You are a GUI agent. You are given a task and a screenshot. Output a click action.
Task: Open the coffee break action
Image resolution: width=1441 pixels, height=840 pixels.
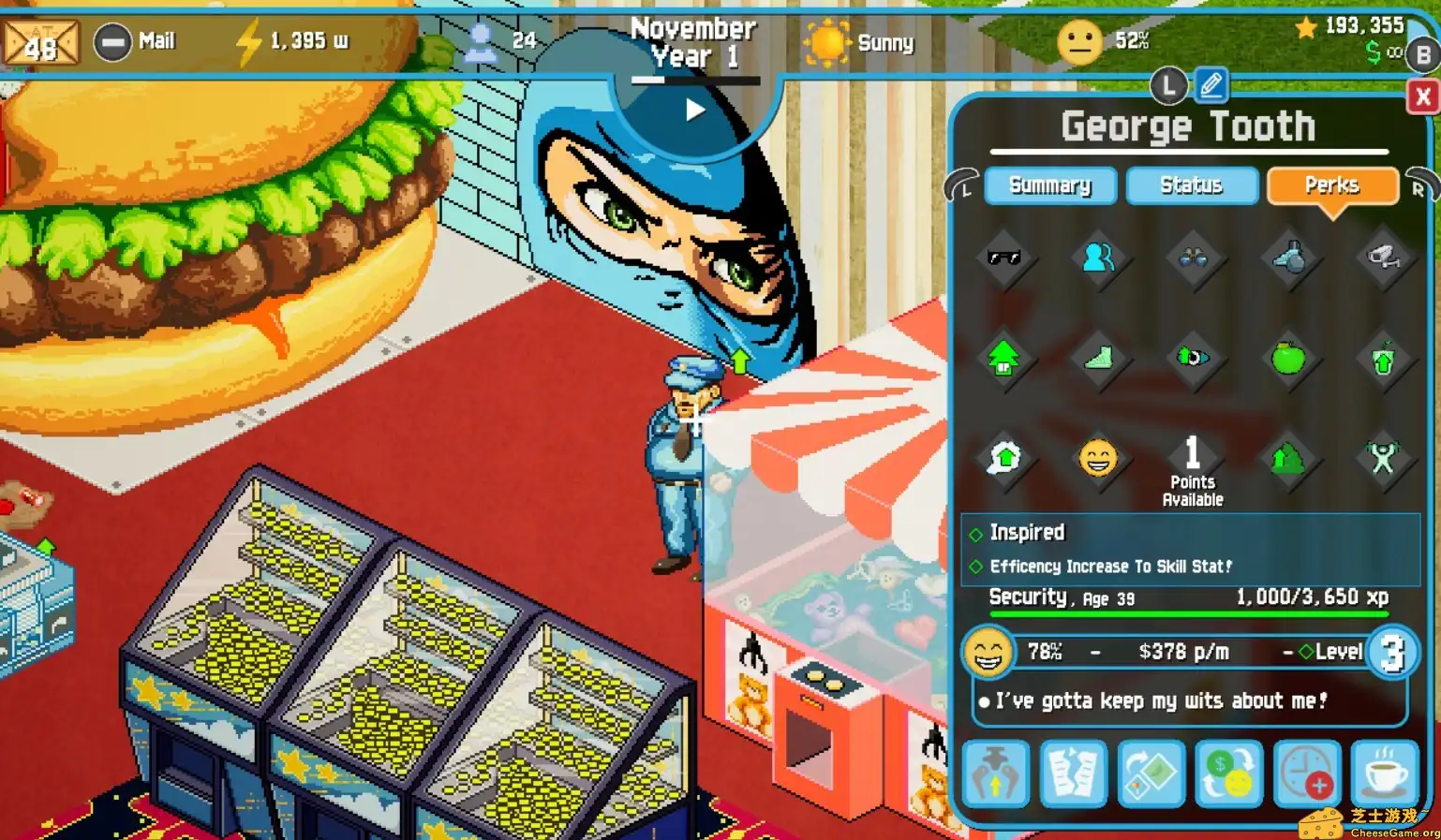point(1385,774)
